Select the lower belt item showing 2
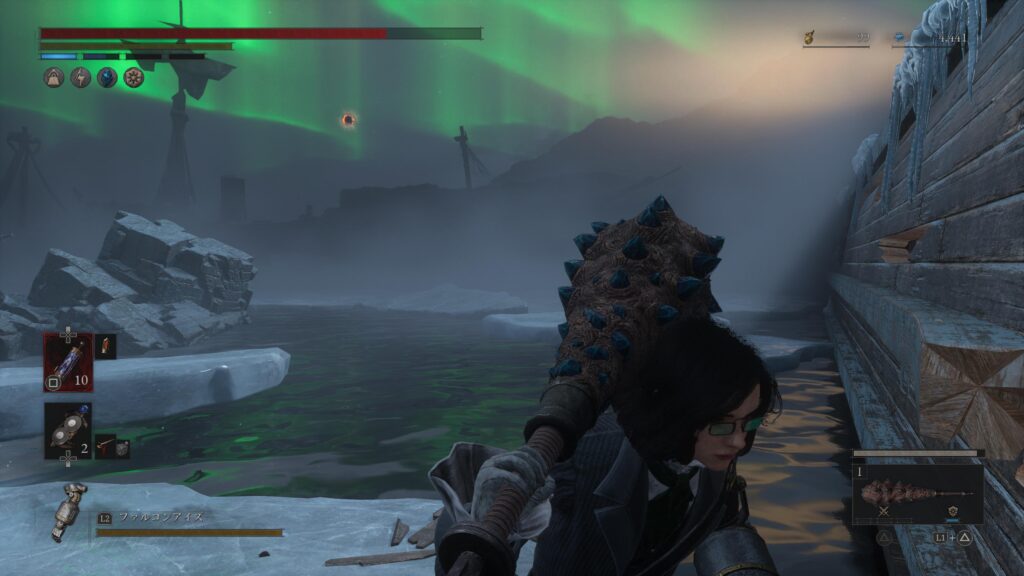This screenshot has height=576, width=1024. tap(68, 429)
